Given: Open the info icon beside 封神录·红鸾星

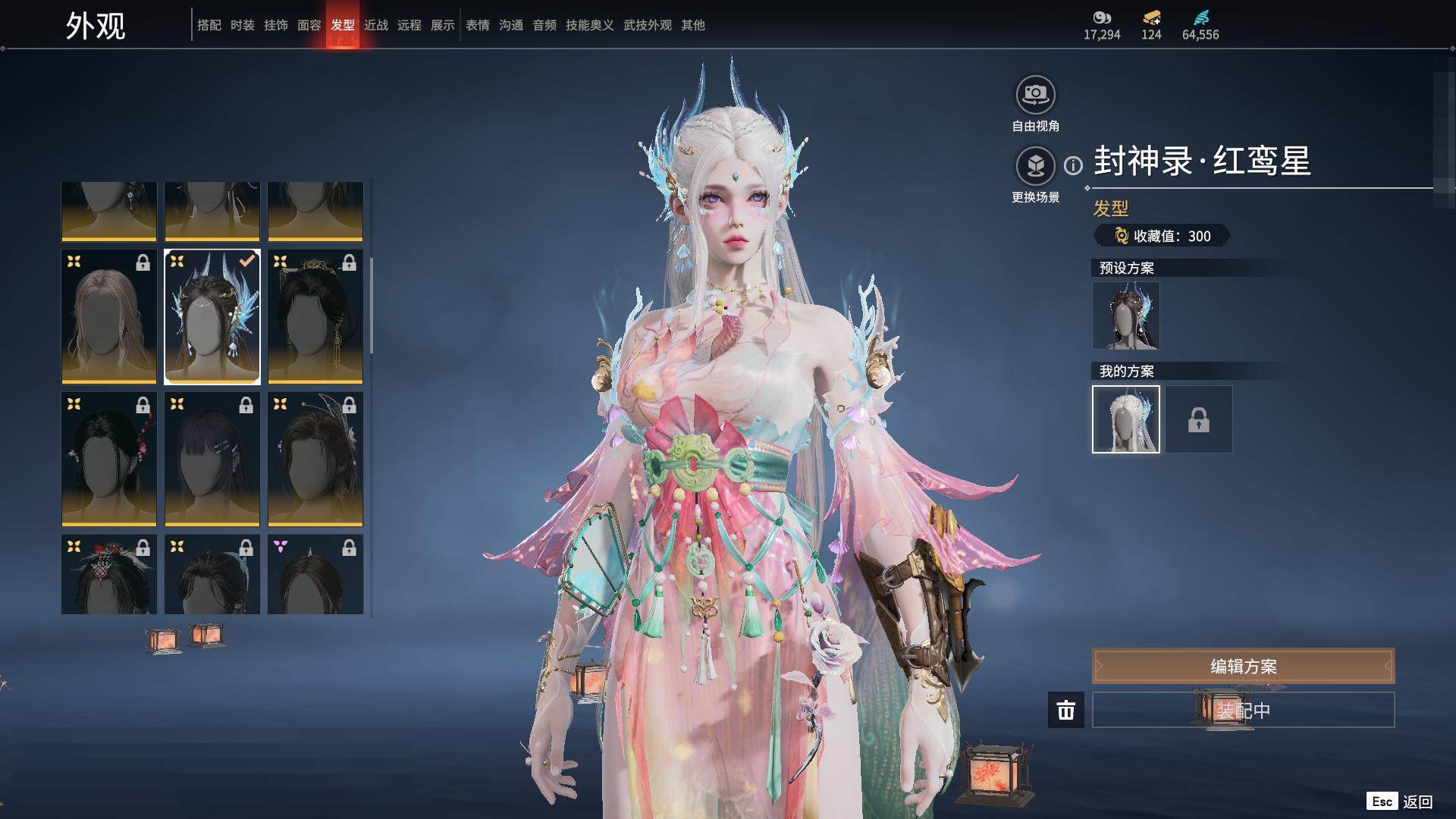Looking at the screenshot, I should tap(1073, 165).
